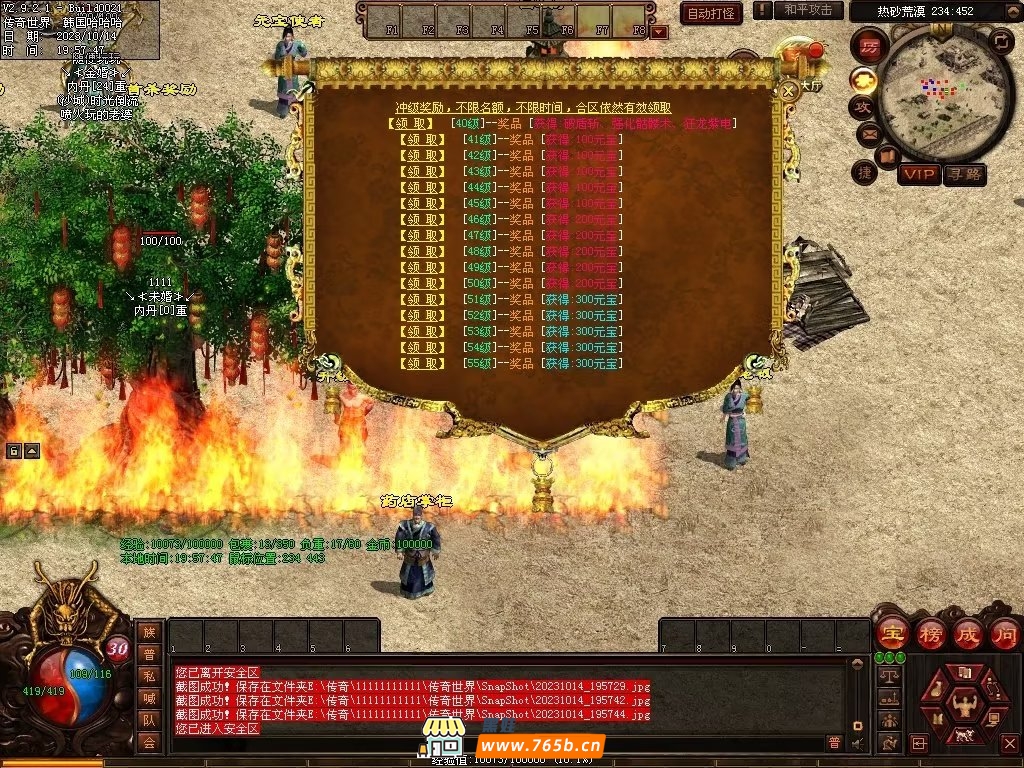
Task: Open the 榜 rankings button
Action: (x=930, y=633)
